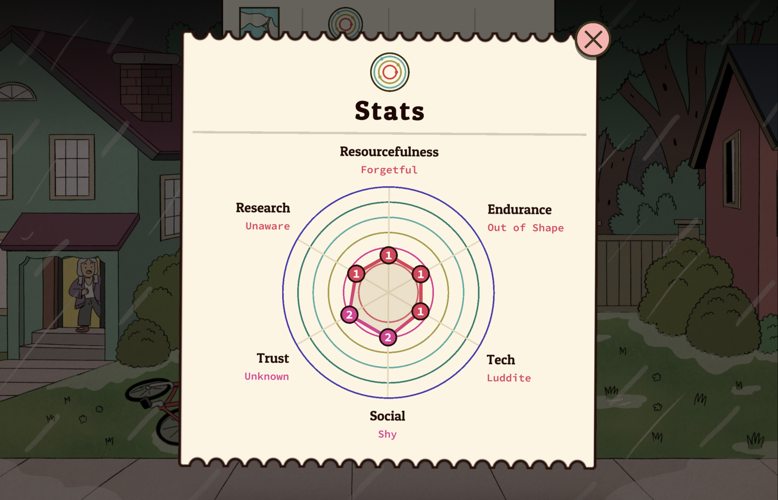Screen dimensions: 778x500
Task: Choose the Tech stat node on the chart
Action: click(x=421, y=311)
